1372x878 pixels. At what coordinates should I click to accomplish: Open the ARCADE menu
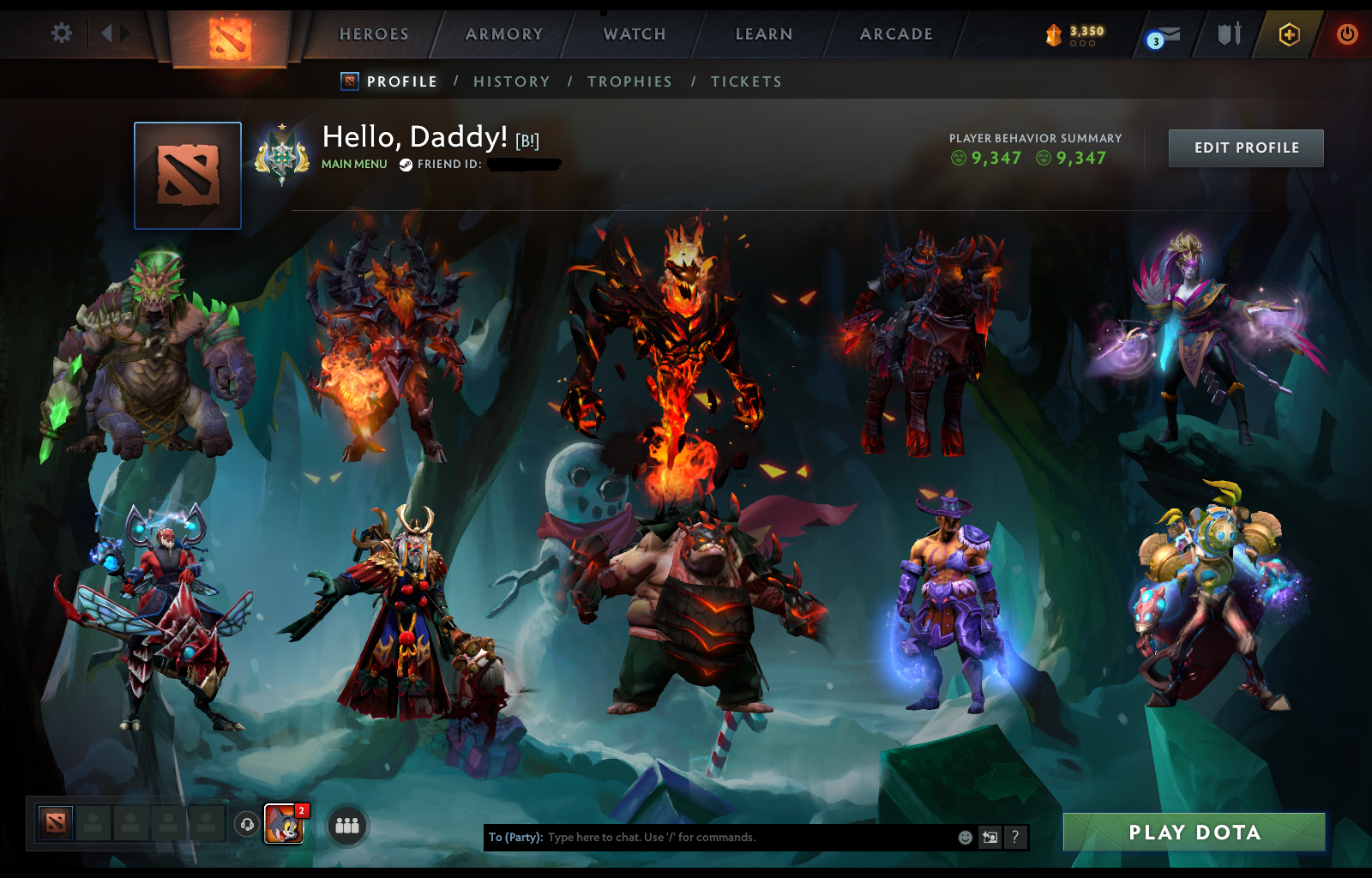coord(897,34)
